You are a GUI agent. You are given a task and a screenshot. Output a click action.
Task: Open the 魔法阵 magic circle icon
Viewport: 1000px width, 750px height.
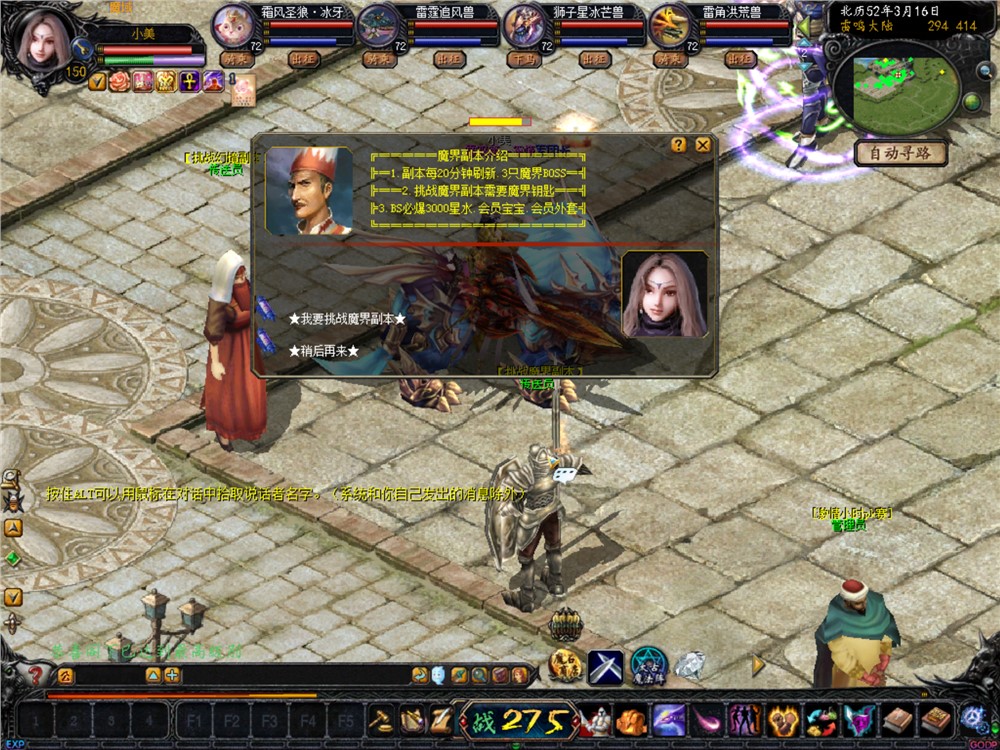[648, 665]
